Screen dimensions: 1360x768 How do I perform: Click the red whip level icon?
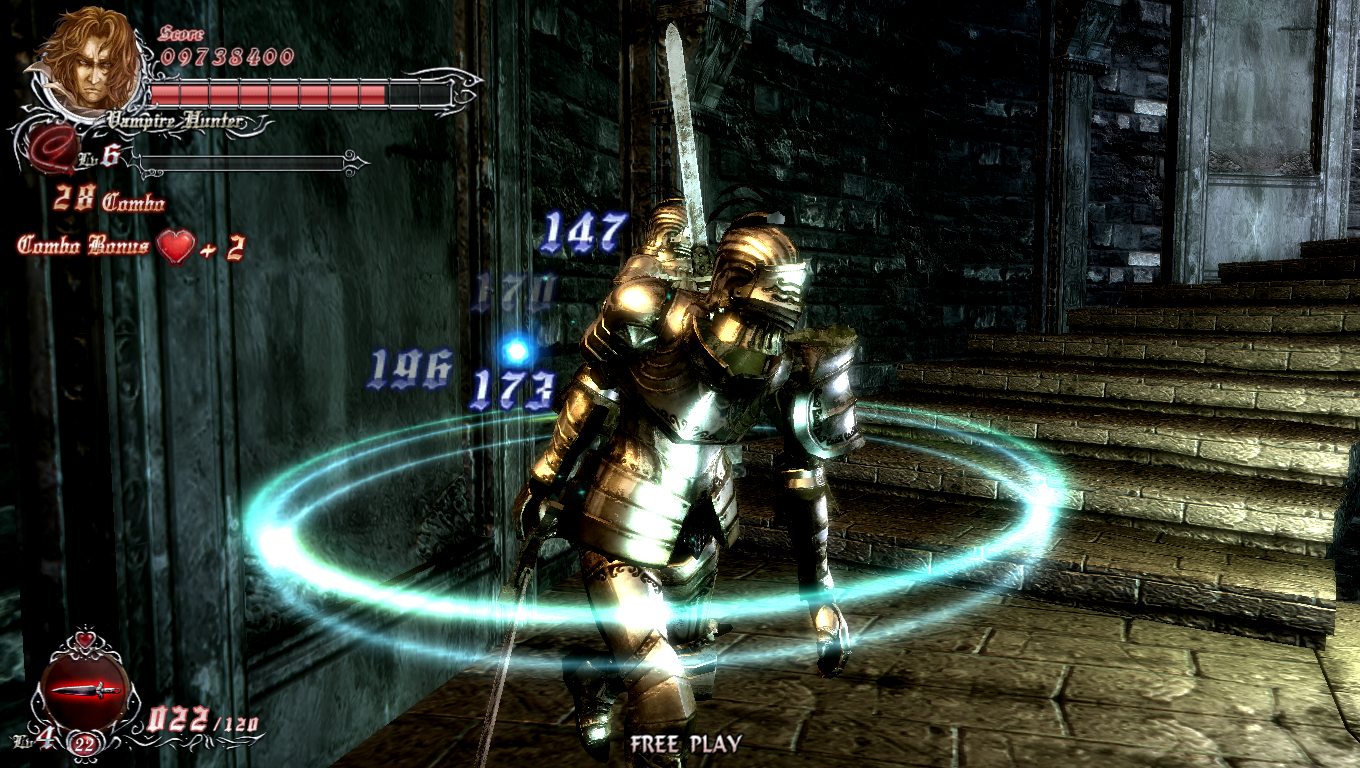click(x=47, y=152)
